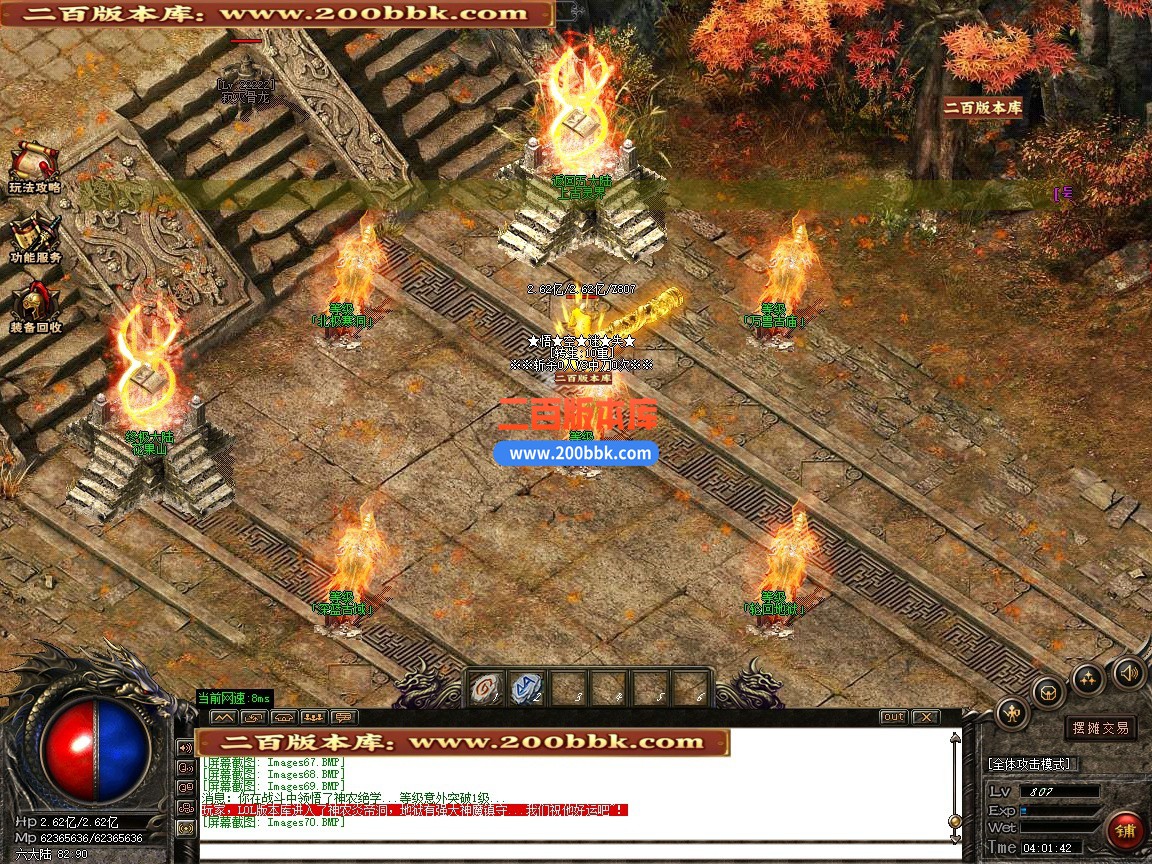The height and width of the screenshot is (864, 1152).
Task: Use the blue rune in hotbar slot 2
Action: pyautogui.click(x=527, y=688)
